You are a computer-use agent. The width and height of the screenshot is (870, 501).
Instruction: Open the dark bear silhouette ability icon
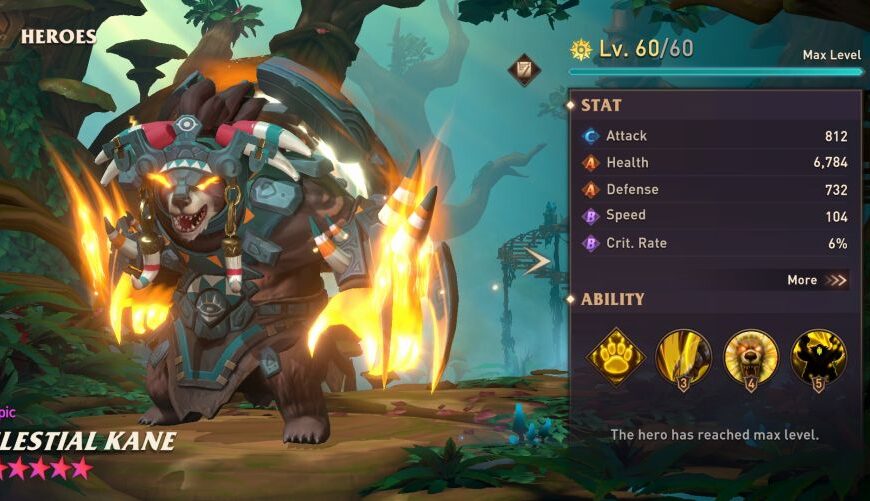[x=819, y=356]
